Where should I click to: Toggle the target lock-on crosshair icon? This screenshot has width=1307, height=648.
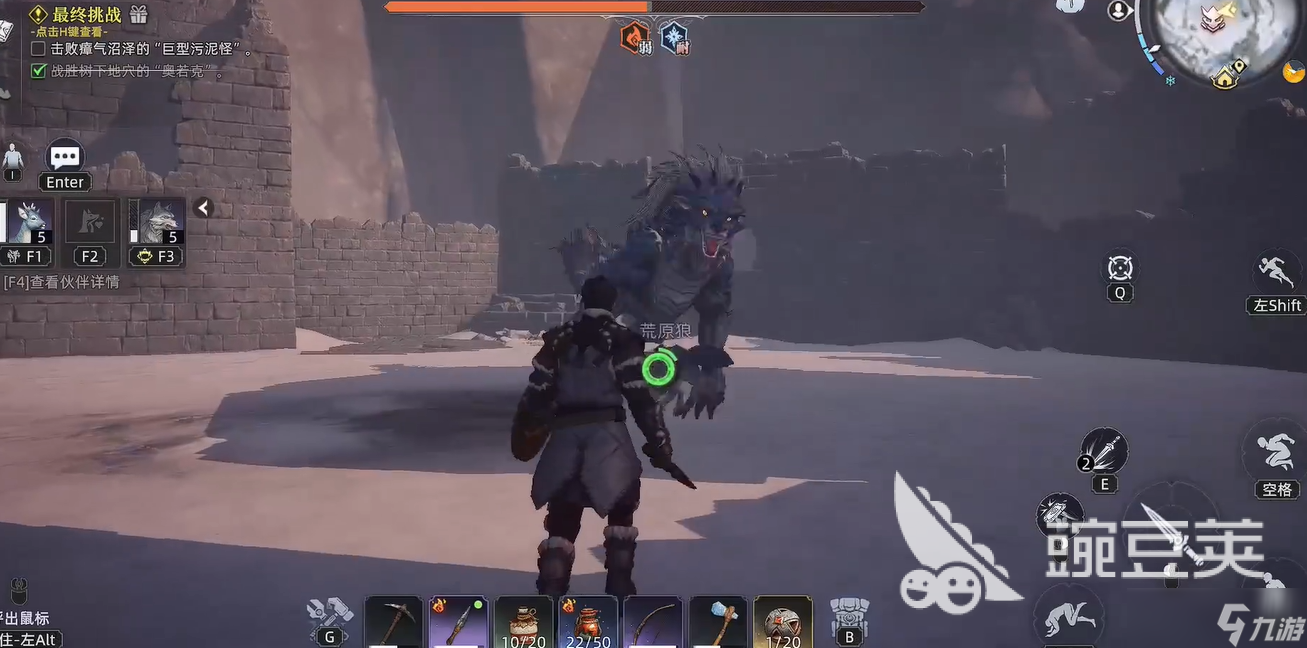click(1120, 268)
